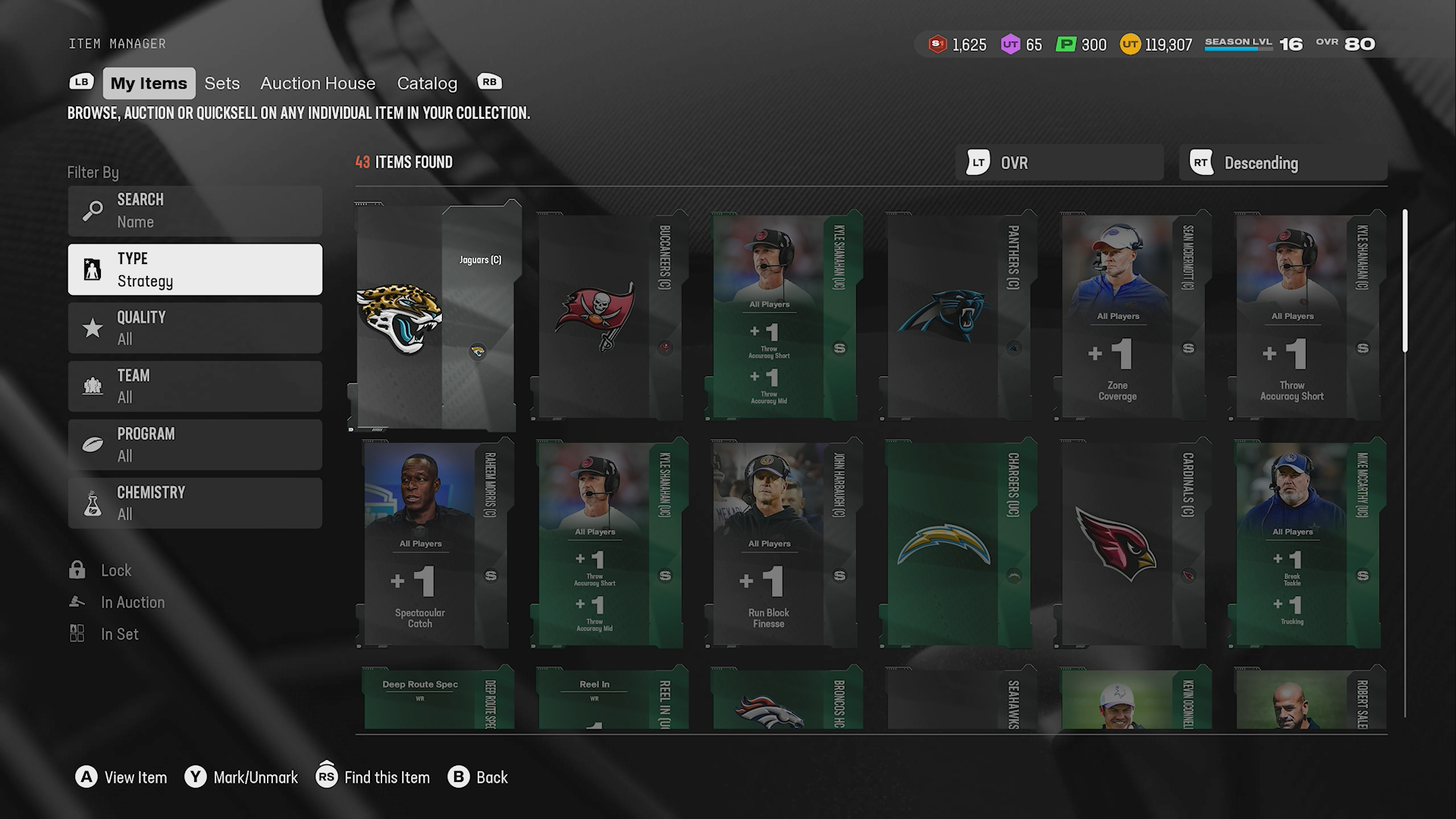This screenshot has height=819, width=1456.
Task: Click the Chemistry flask filter icon
Action: 93,503
